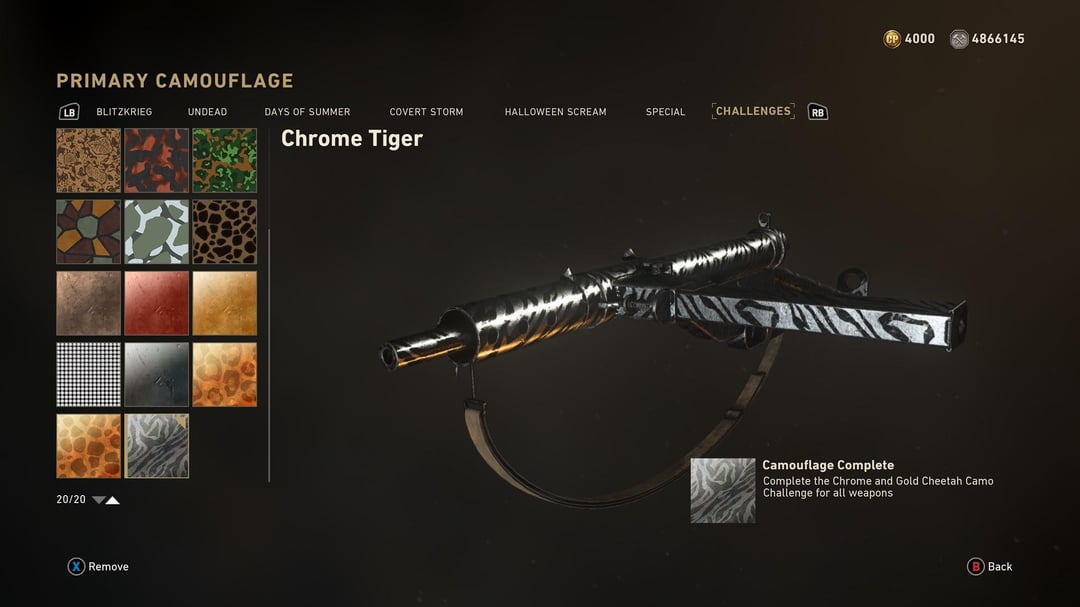Equip the Chrome Tiger striped camo swatch
This screenshot has height=607, width=1080.
[156, 446]
